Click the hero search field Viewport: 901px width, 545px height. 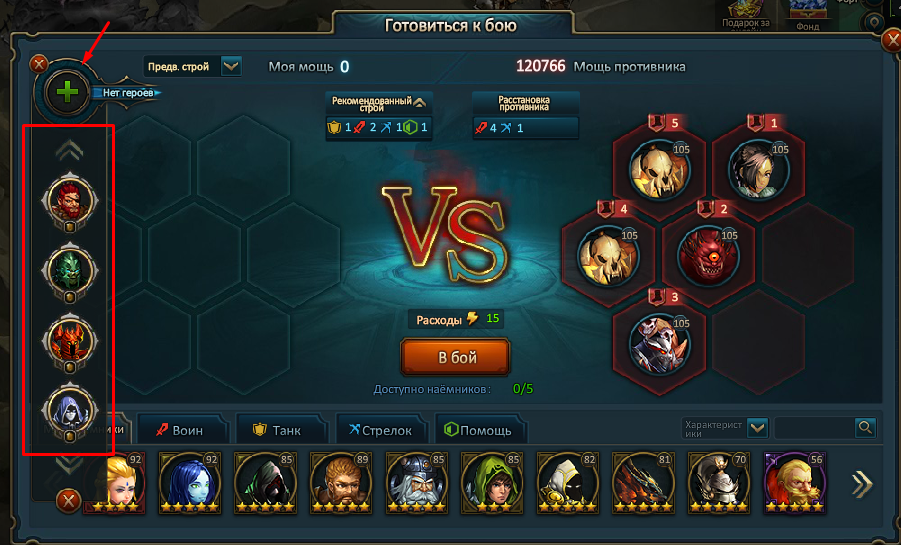click(x=814, y=427)
